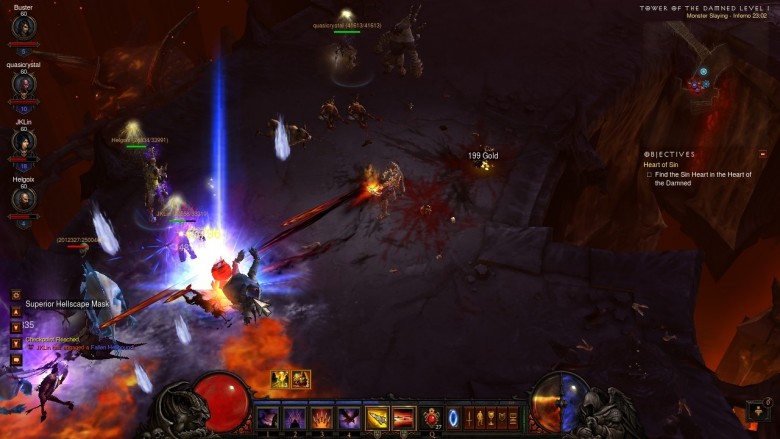Use the skill in hotbar slot 2
780x439 pixels.
(x=295, y=418)
